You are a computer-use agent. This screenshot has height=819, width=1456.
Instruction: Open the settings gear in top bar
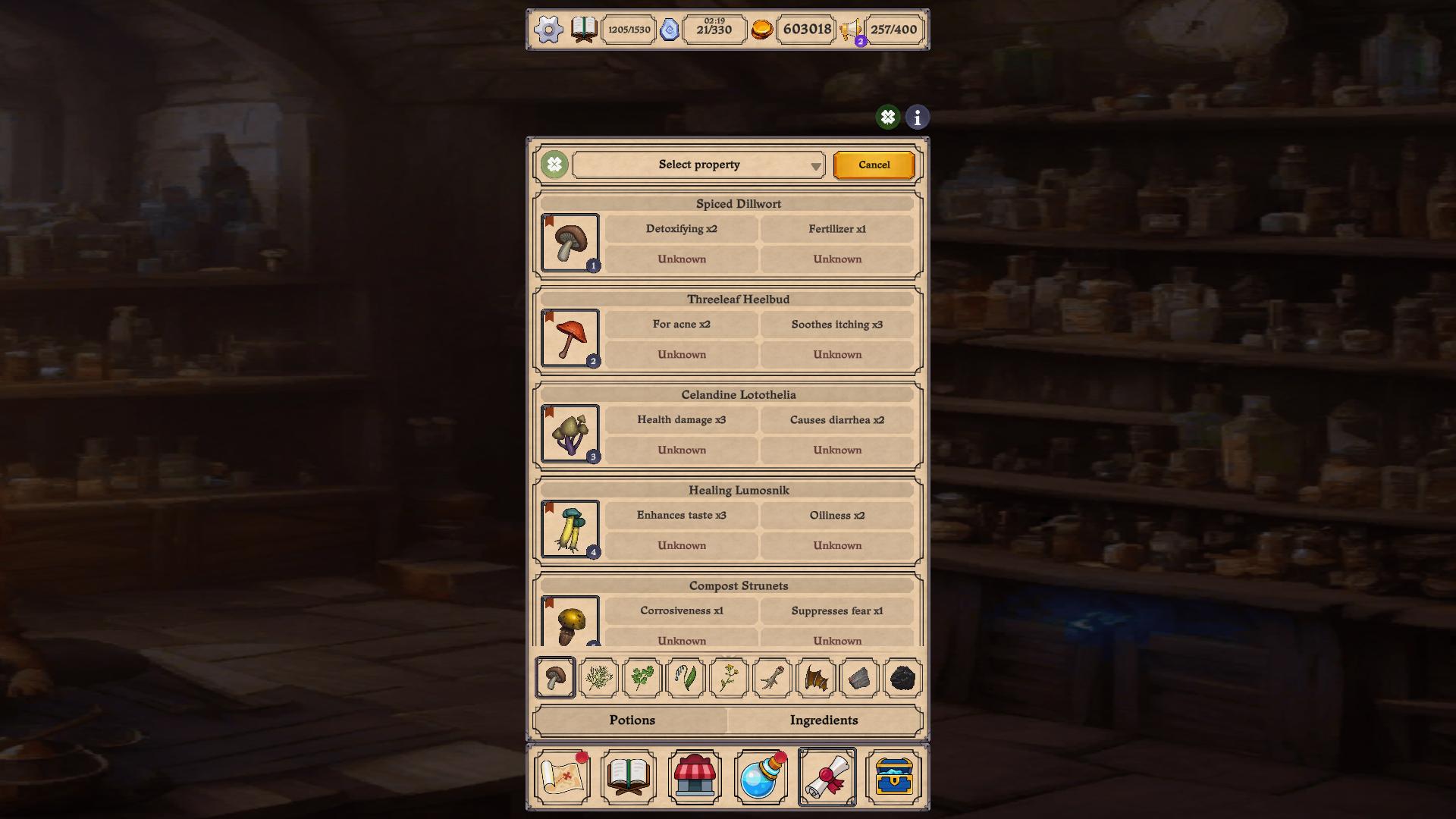(547, 29)
